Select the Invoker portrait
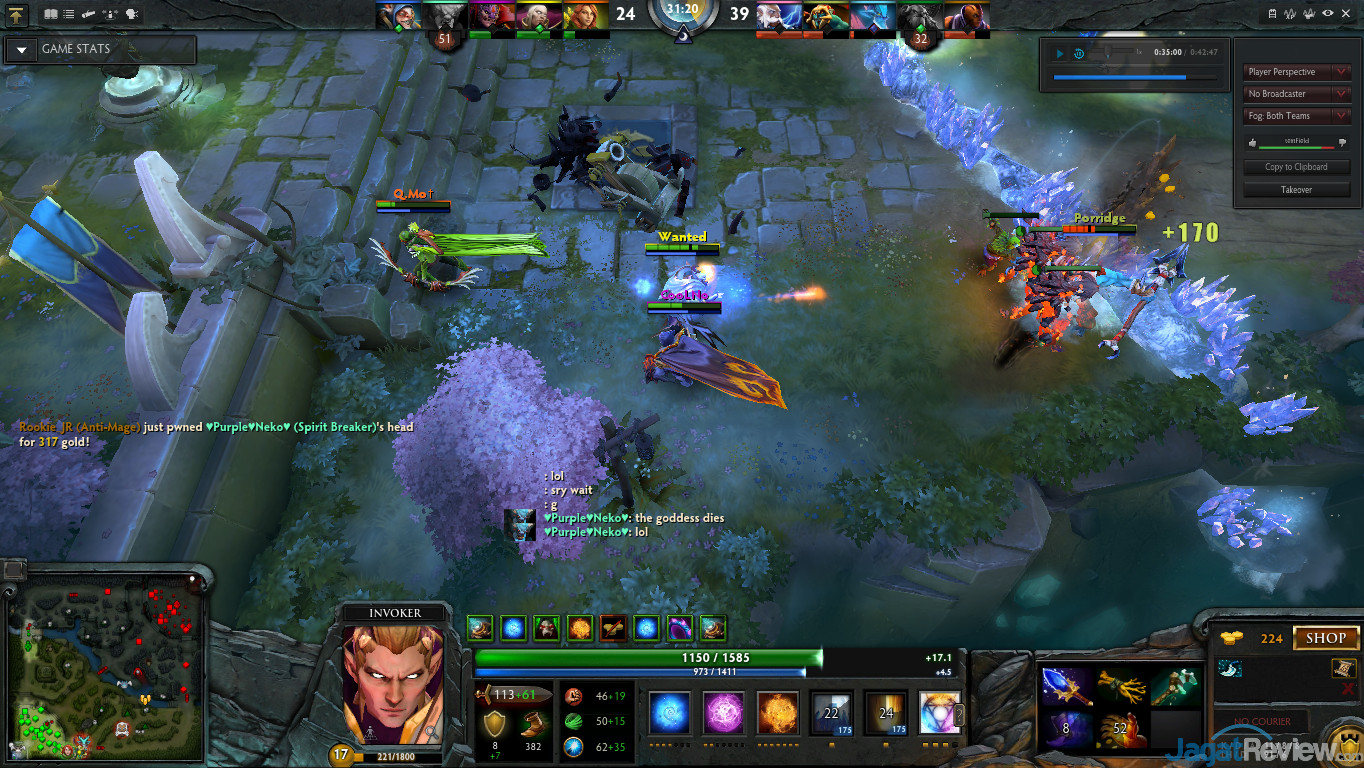 [x=393, y=685]
